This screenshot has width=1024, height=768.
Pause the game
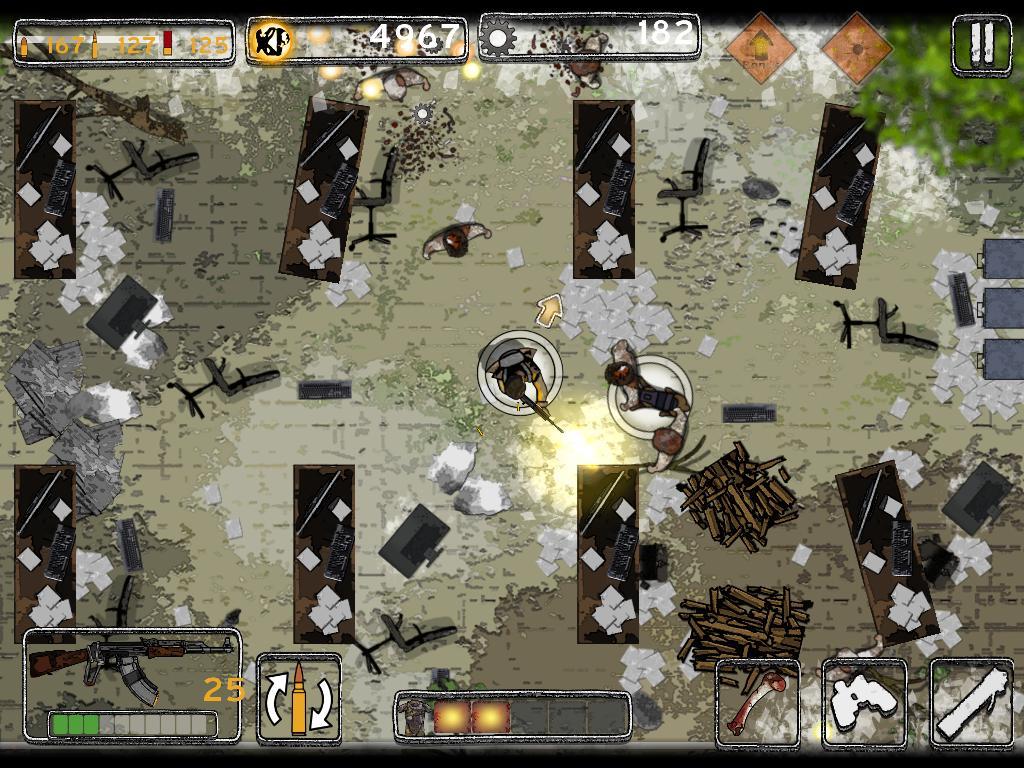(x=981, y=43)
